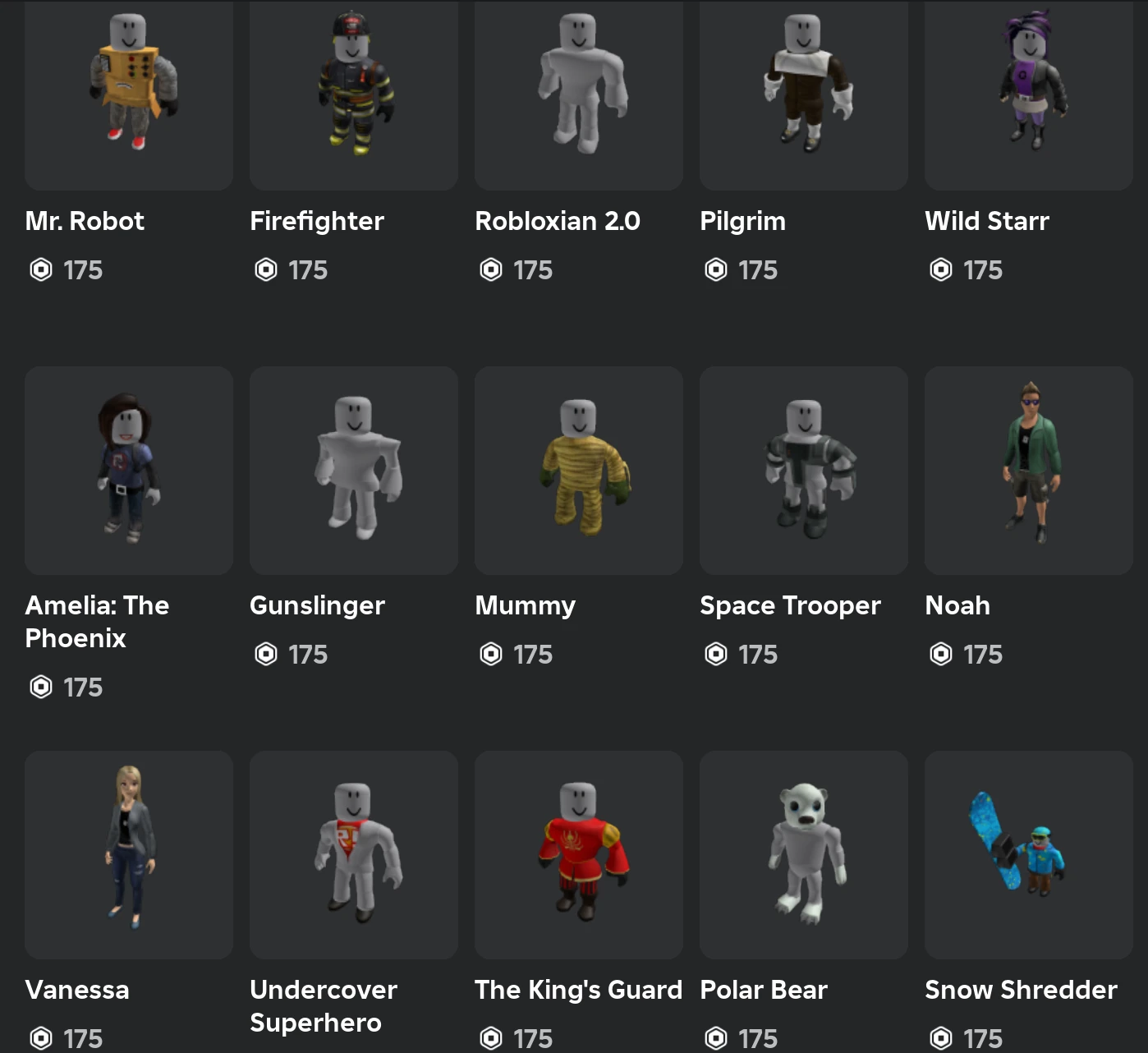Screen dimensions: 1148x1053
Task: Click the Vanessa avatar thumbnail
Action: tap(128, 854)
